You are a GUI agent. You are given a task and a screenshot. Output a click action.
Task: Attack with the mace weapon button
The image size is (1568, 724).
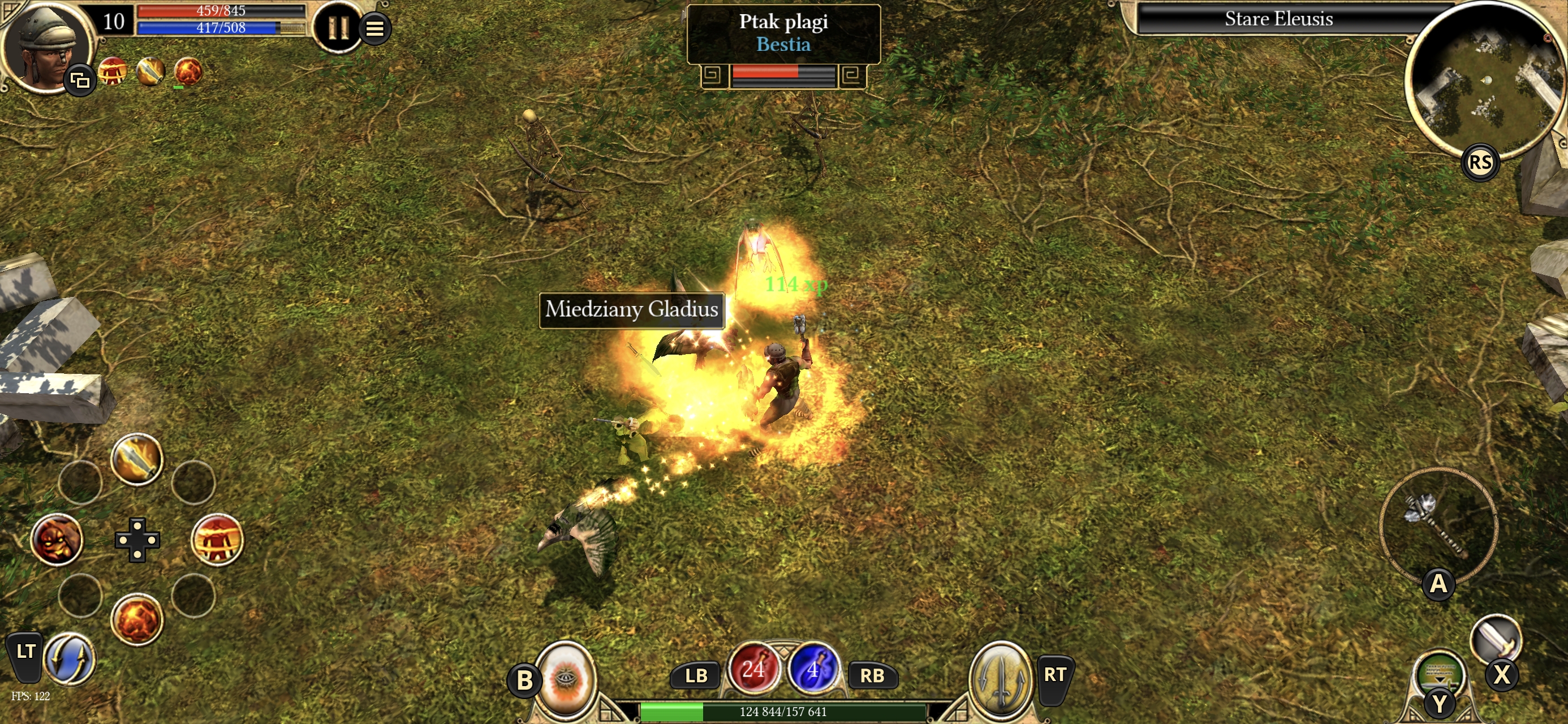click(1437, 526)
